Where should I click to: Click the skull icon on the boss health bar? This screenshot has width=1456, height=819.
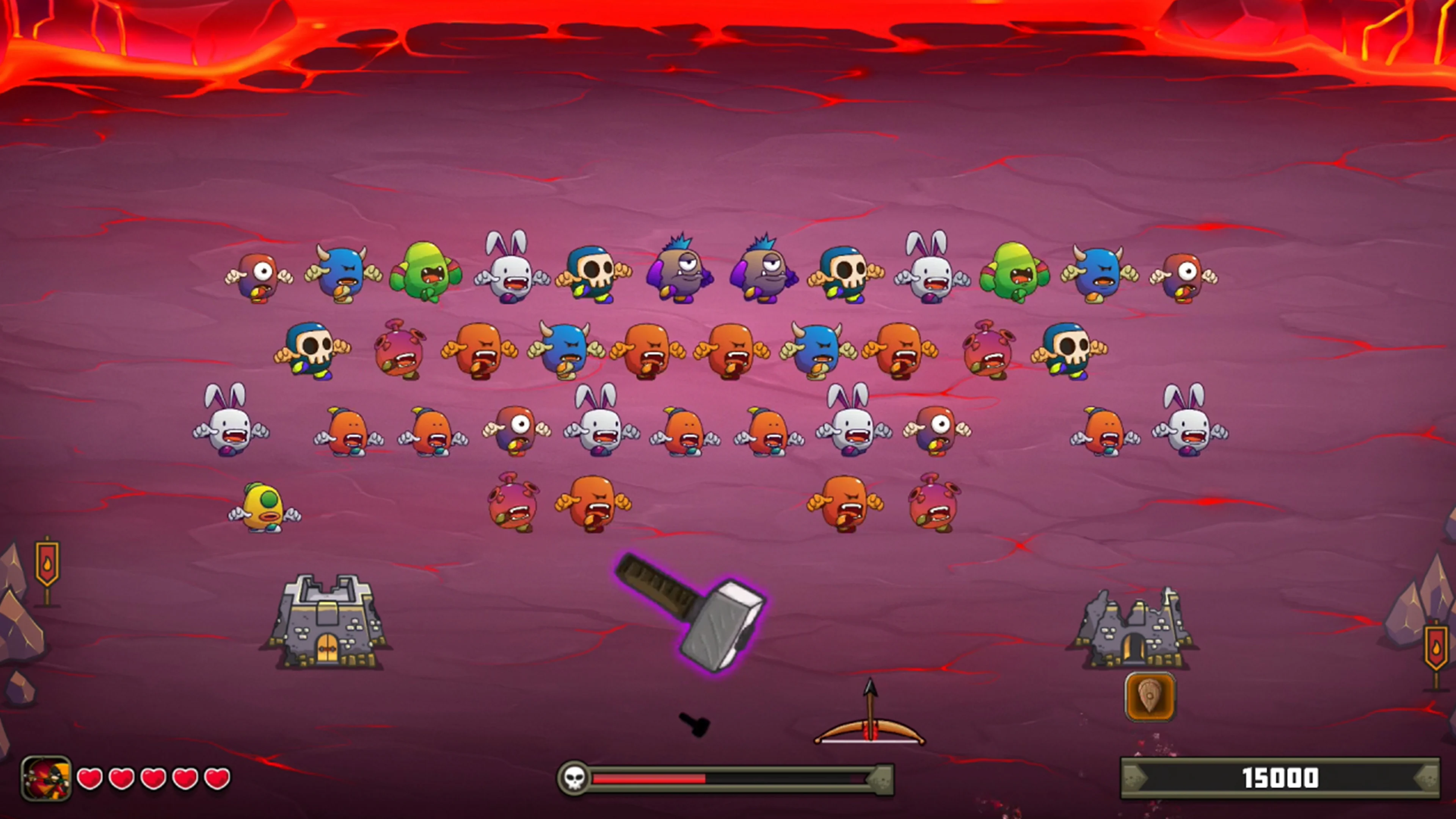(575, 779)
